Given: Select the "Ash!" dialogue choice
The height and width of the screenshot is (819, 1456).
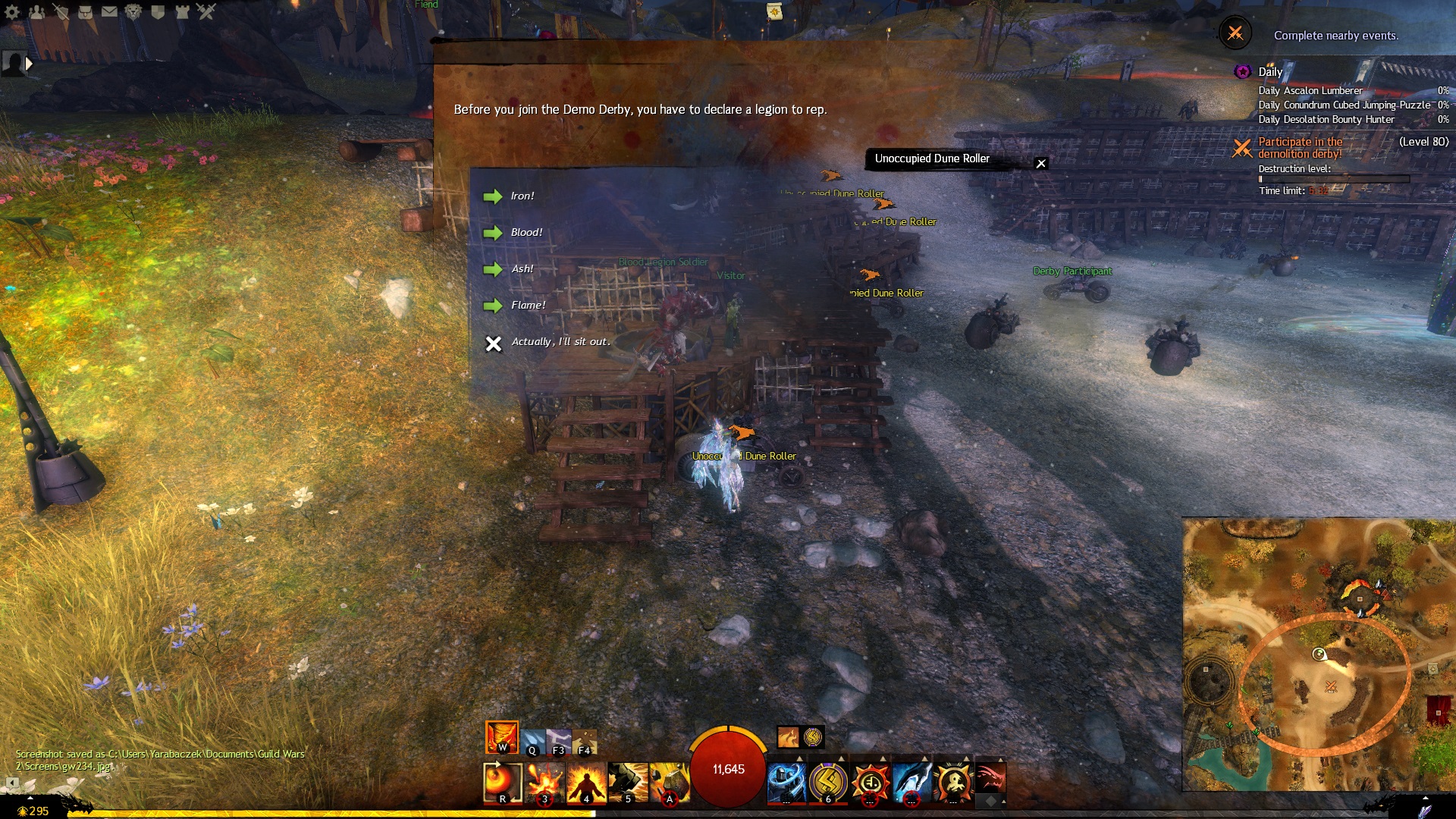Looking at the screenshot, I should 522,269.
